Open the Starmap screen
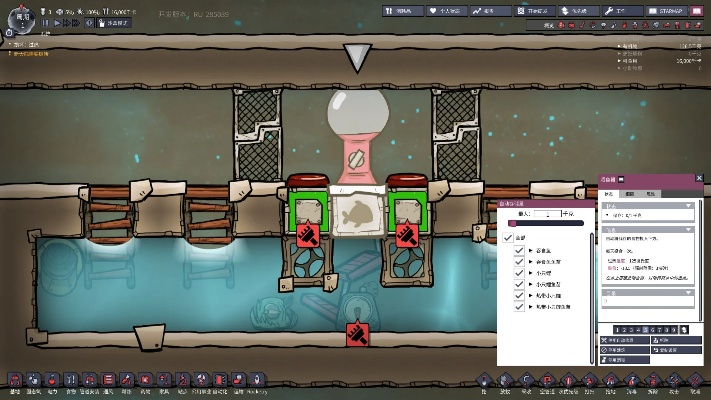 (x=667, y=10)
